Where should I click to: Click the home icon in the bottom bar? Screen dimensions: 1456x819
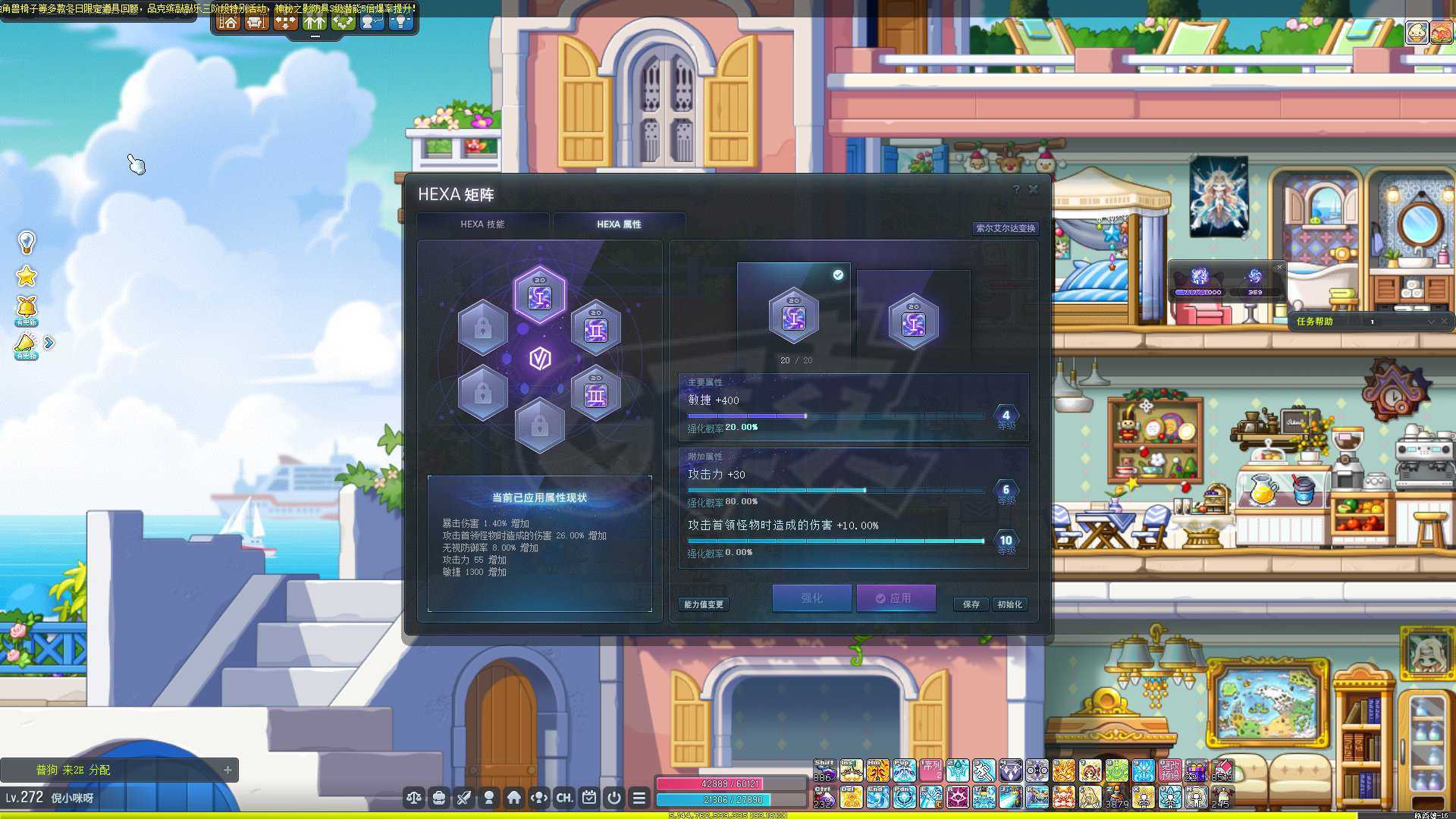pos(516,798)
